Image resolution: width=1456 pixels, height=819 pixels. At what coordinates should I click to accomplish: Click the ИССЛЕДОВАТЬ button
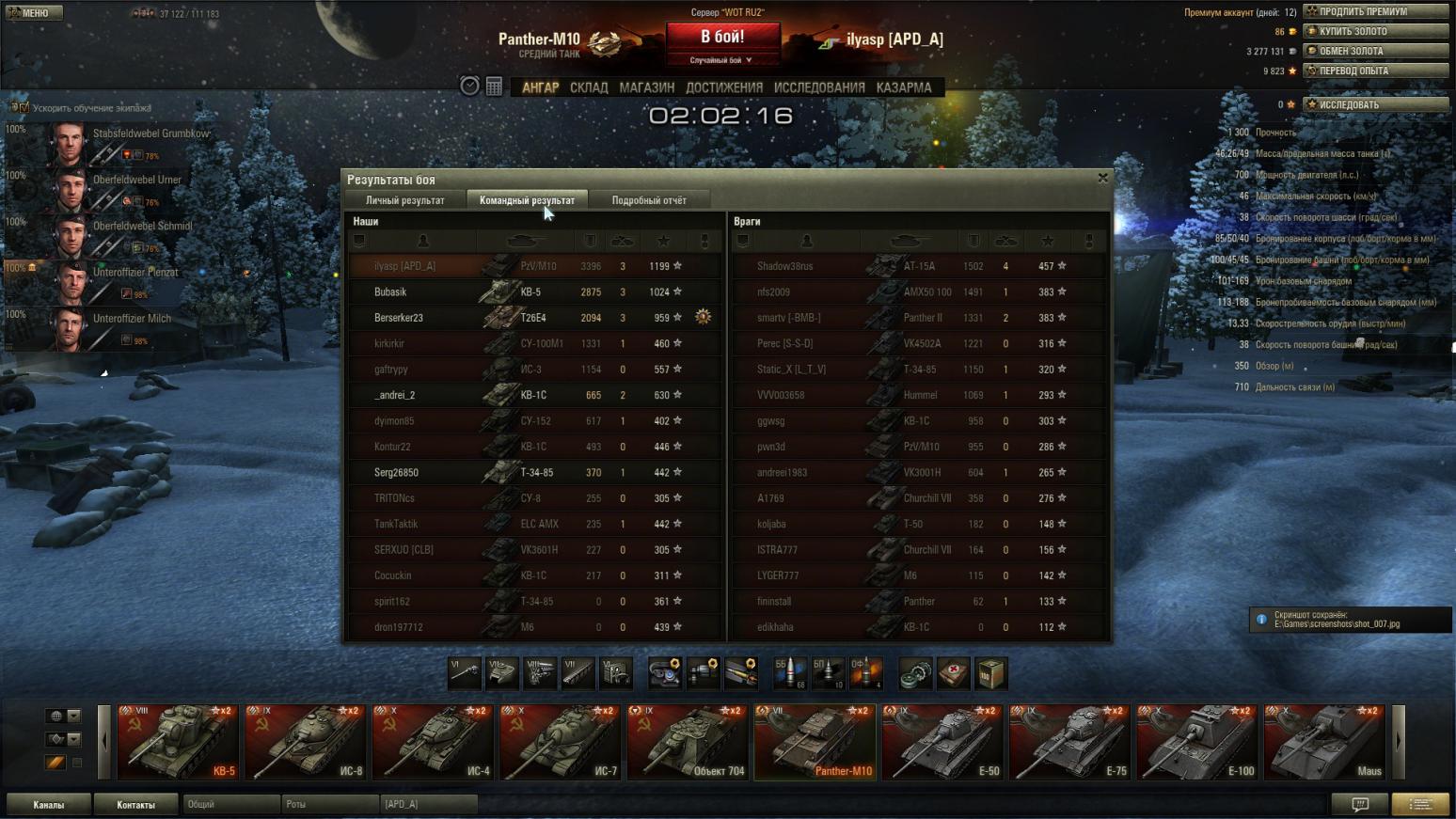coord(1375,104)
